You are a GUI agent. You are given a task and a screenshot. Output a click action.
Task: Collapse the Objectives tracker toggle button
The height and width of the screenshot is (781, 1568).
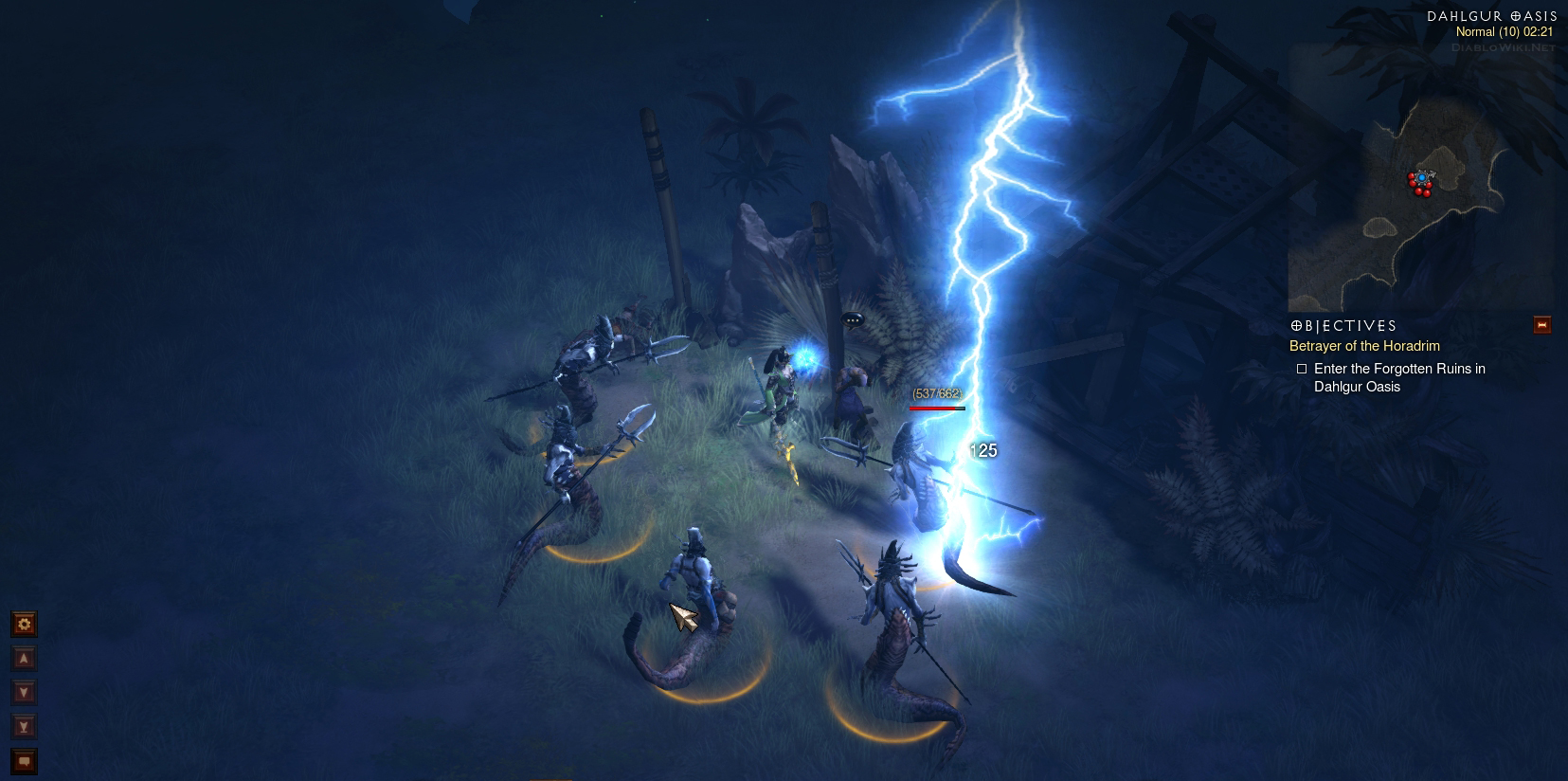(1542, 325)
